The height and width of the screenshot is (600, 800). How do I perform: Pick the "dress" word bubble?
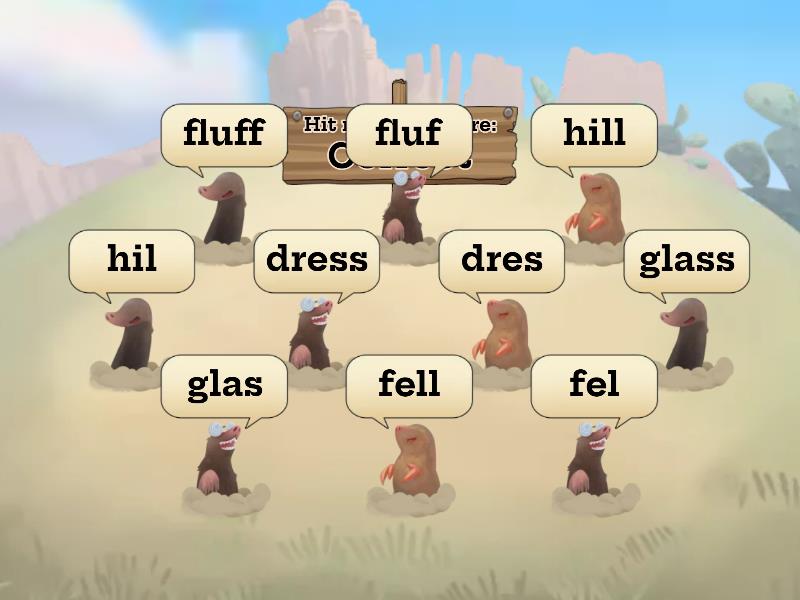317,260
